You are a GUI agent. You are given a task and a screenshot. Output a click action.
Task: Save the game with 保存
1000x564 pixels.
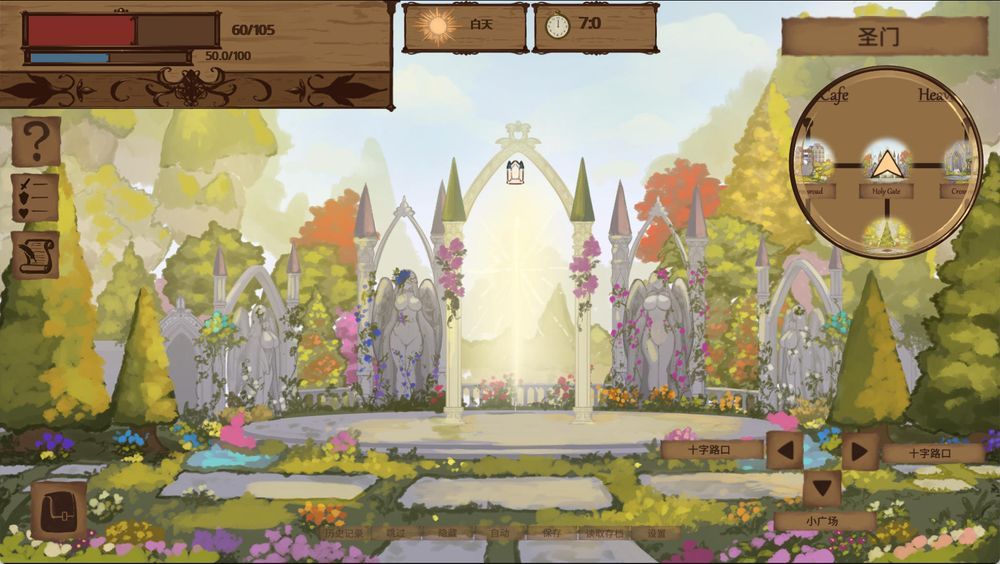click(551, 533)
